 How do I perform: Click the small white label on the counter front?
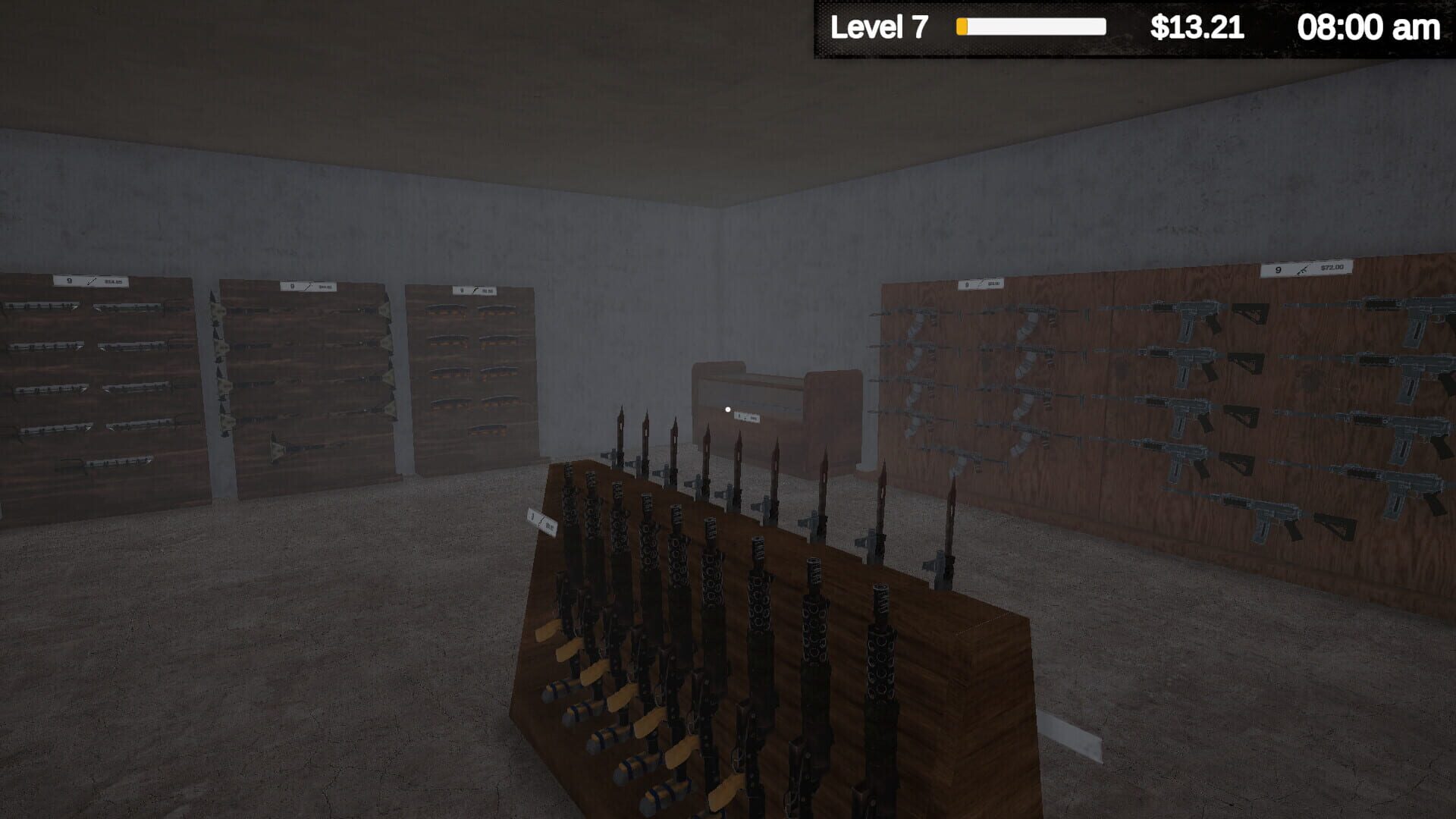(747, 417)
